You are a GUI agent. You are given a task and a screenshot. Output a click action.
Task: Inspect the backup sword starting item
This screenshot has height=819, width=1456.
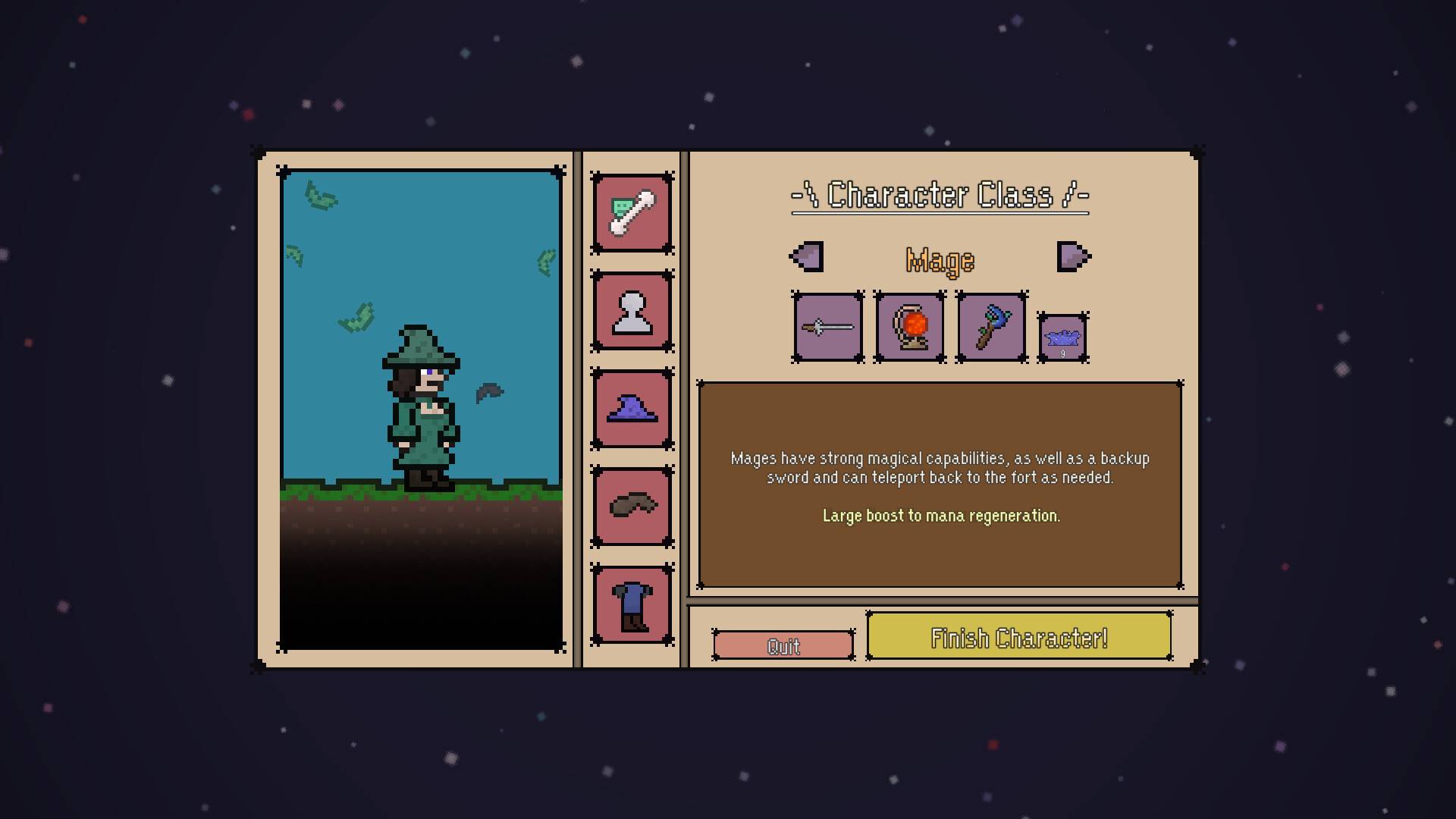[x=827, y=328]
